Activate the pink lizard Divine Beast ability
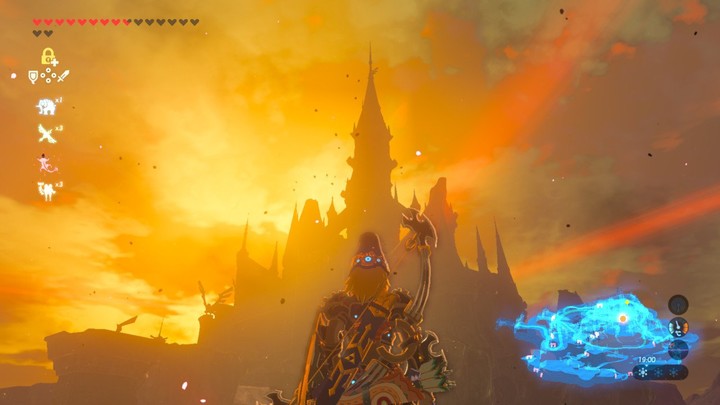The height and width of the screenshot is (405, 720). coord(46,162)
